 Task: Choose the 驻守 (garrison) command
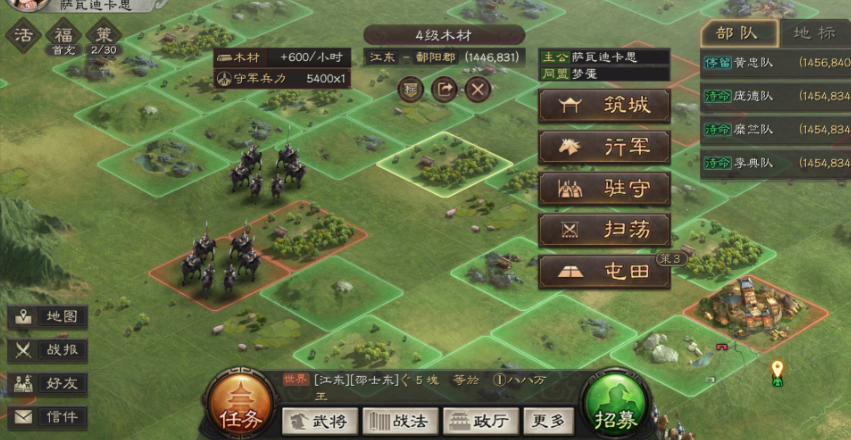(604, 188)
